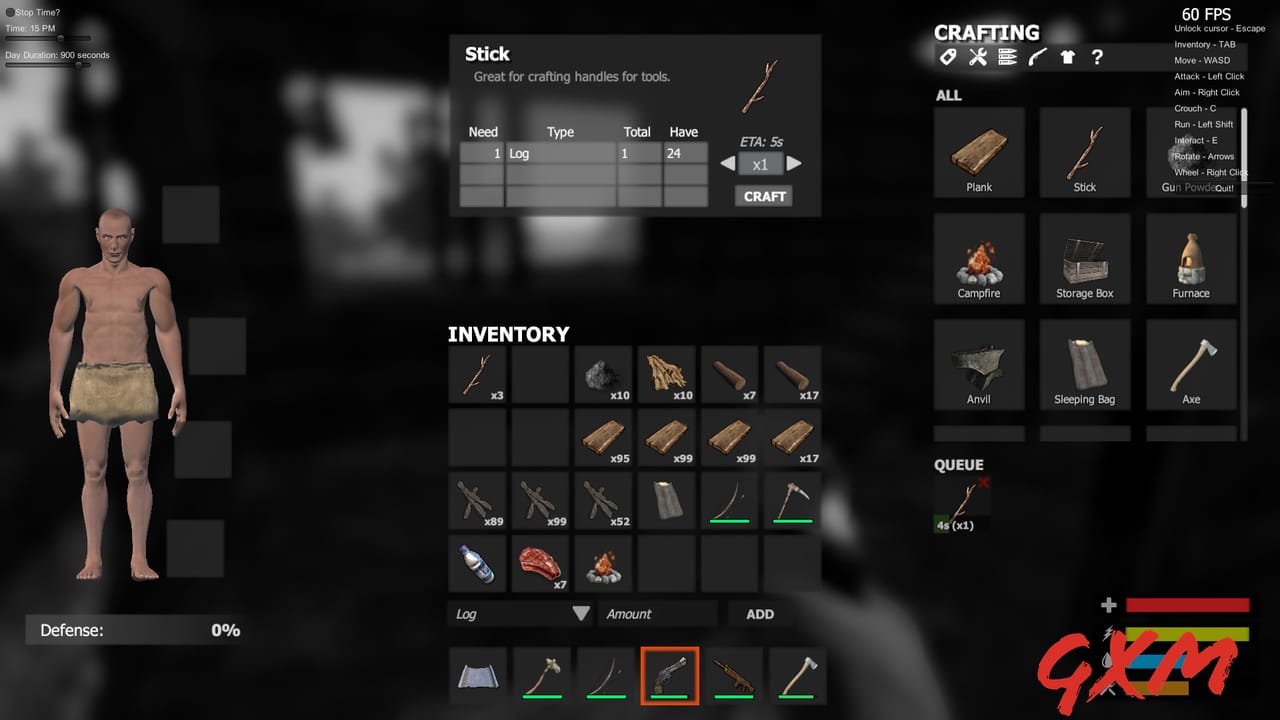Enable the Stop Time checkbox
Viewport: 1280px width, 720px height.
pyautogui.click(x=10, y=12)
